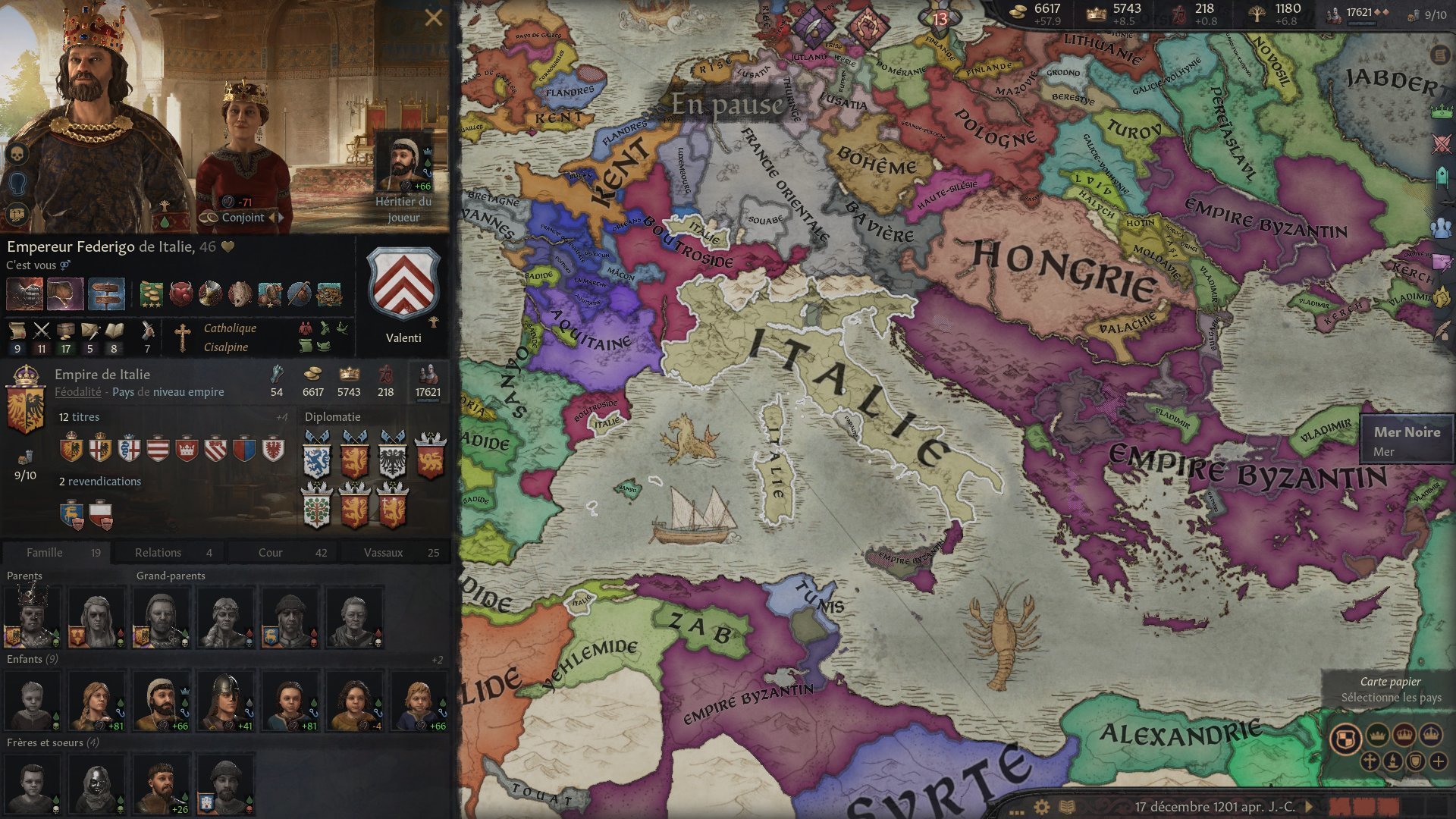
Task: Switch to the faith cross map mode
Action: click(1370, 761)
